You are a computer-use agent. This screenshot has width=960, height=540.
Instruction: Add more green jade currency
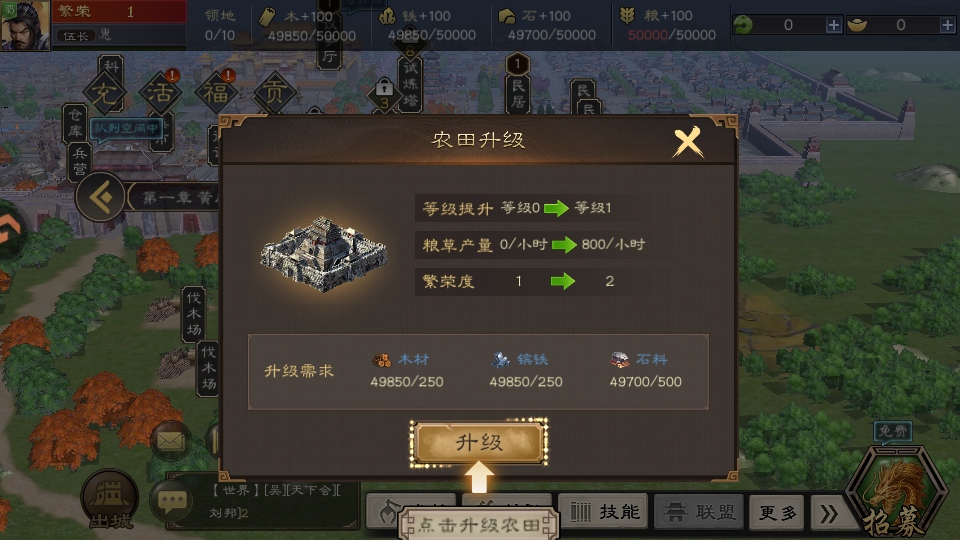(834, 25)
